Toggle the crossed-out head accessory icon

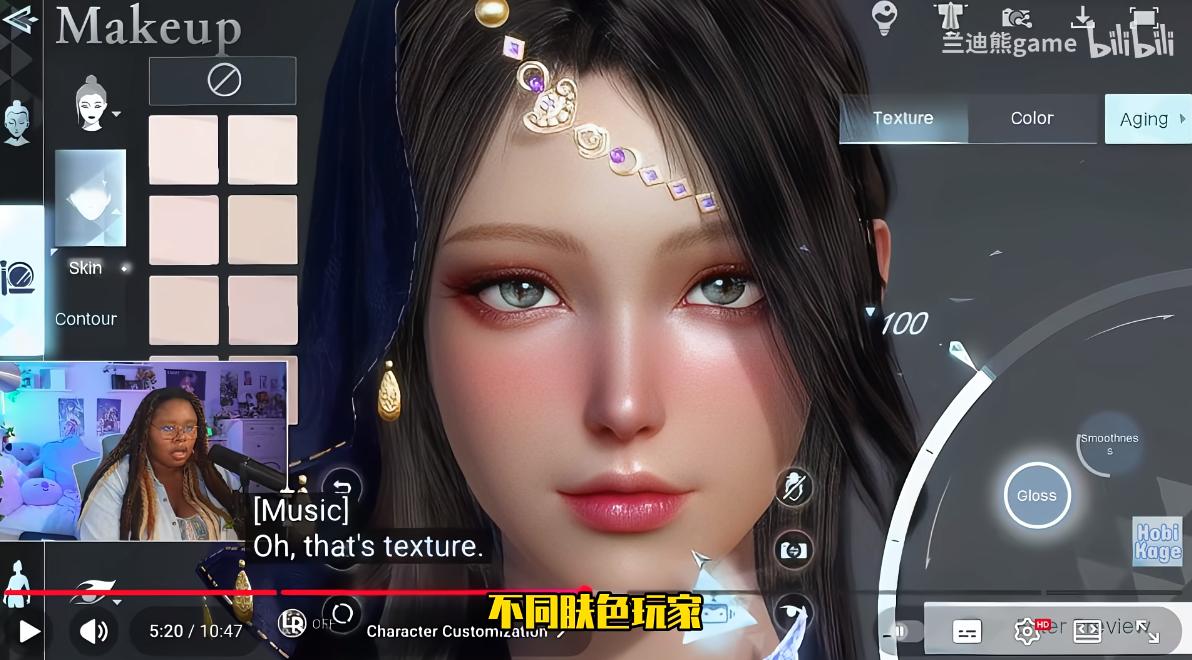(793, 488)
